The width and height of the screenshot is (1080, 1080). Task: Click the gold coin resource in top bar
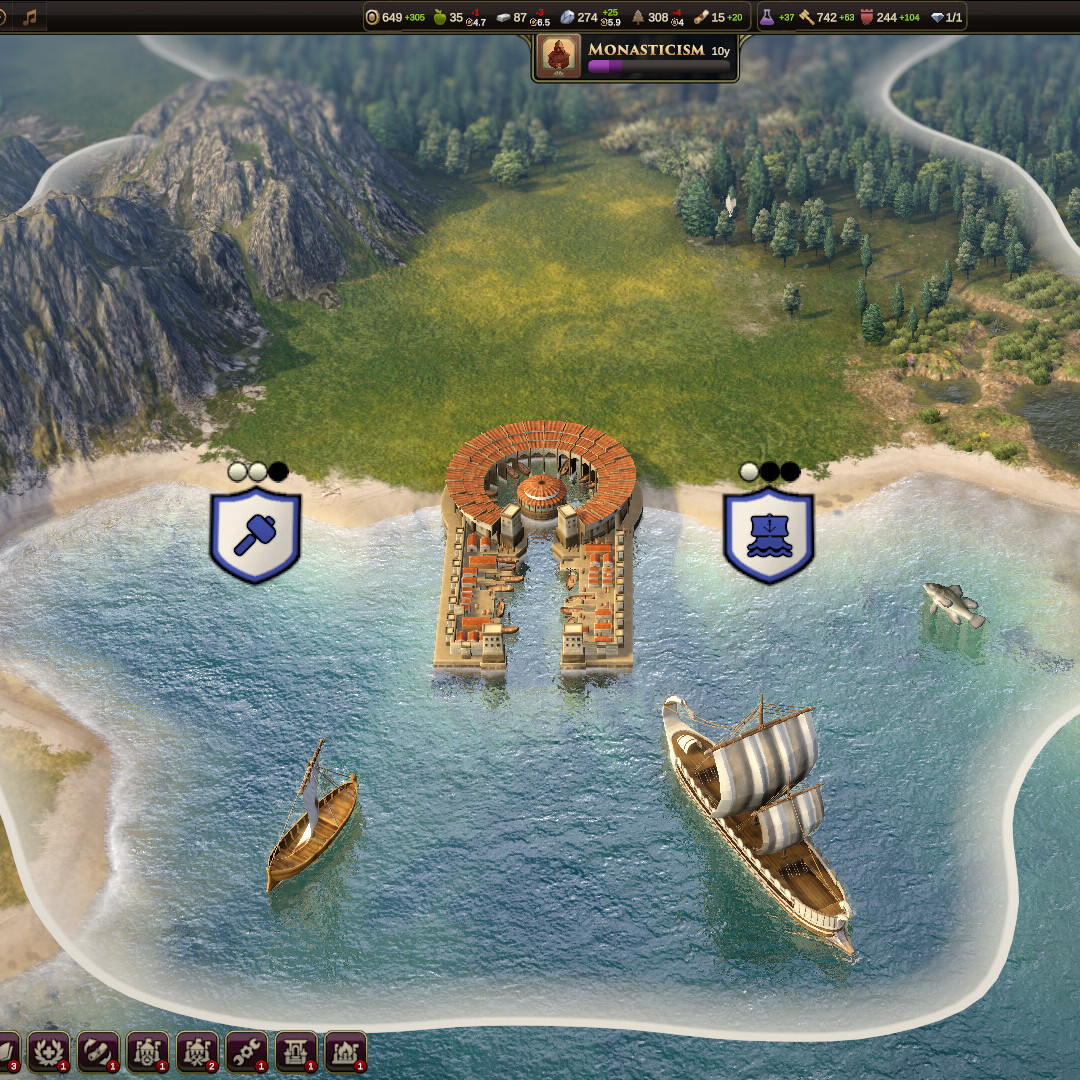372,17
